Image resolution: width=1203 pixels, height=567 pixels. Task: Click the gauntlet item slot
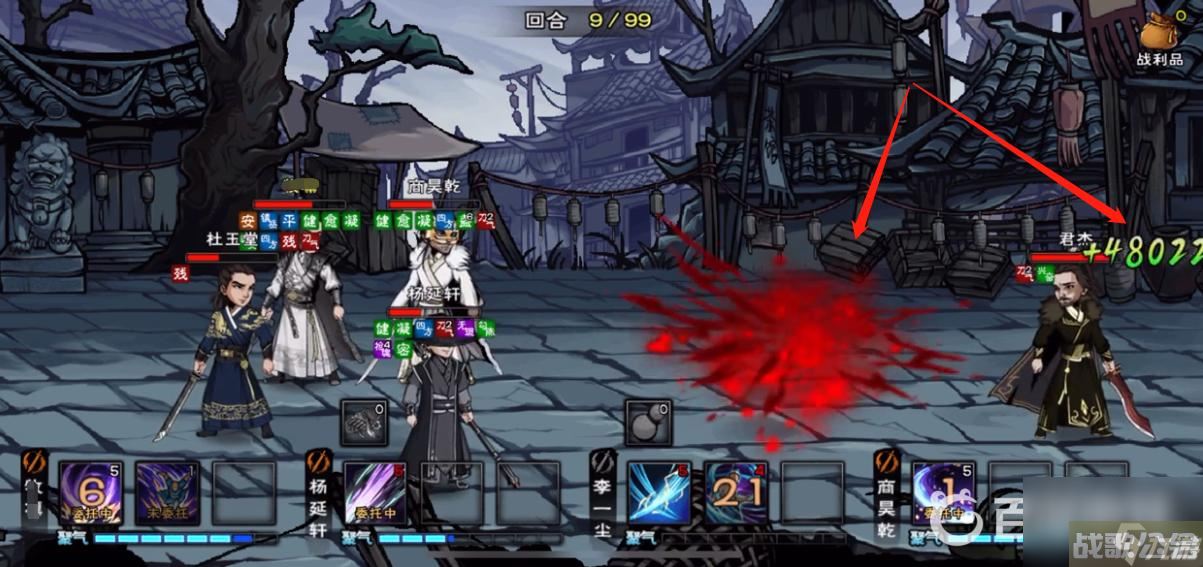pos(362,422)
